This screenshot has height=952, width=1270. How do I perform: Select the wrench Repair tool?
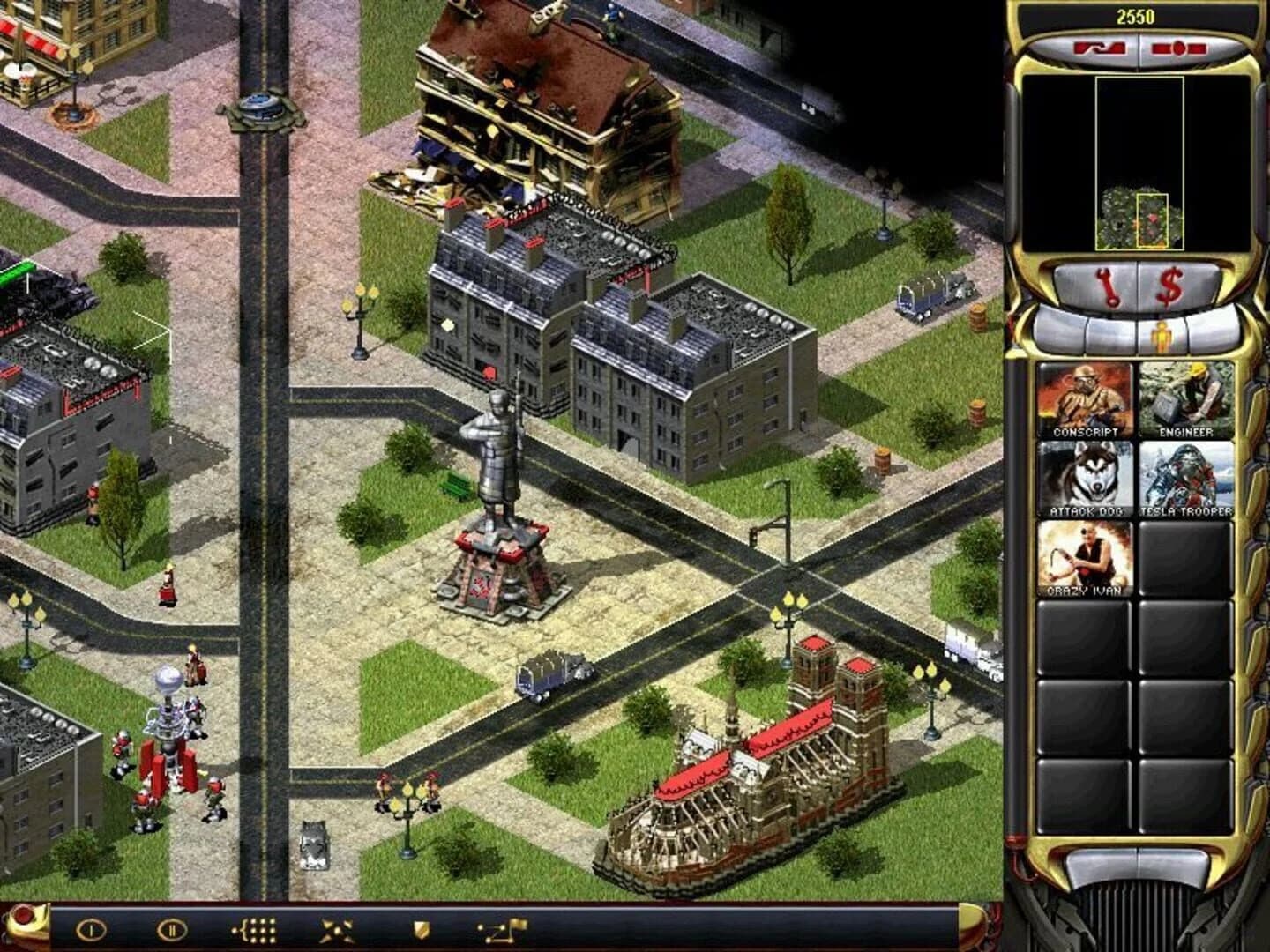click(x=1107, y=285)
